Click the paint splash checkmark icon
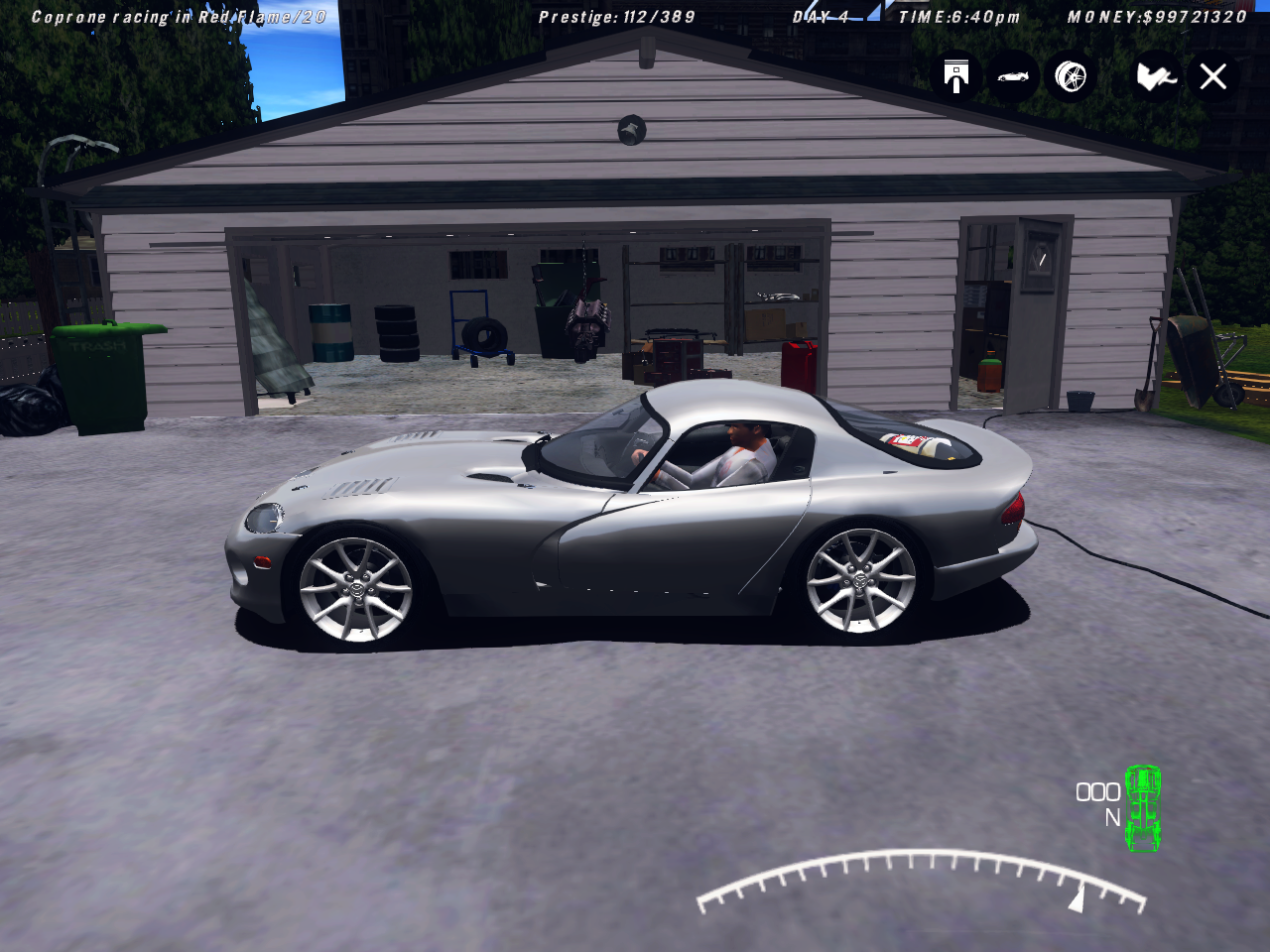 pos(1156,76)
